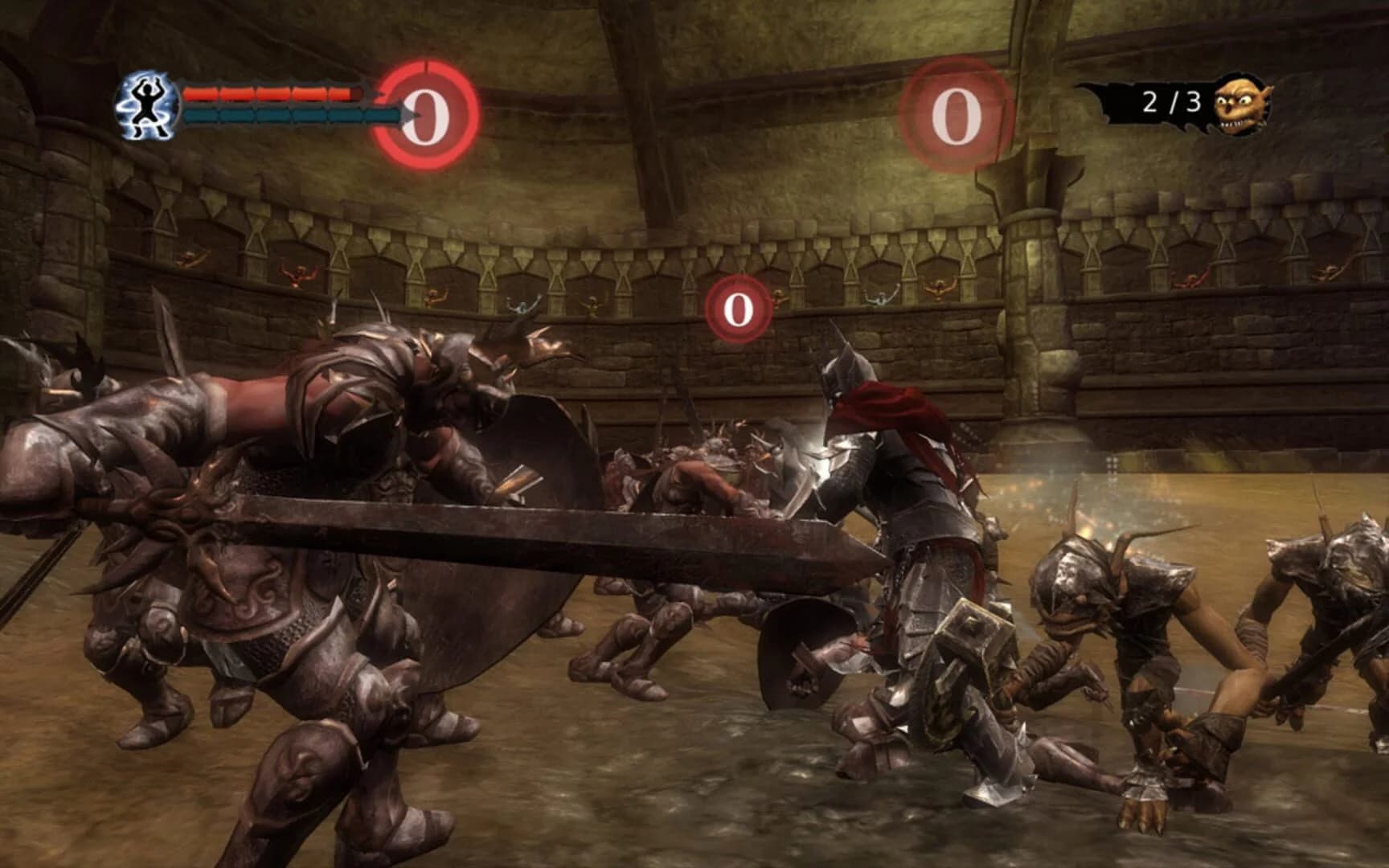Toggle the first red health bar segment
This screenshot has height=868, width=1389.
click(x=202, y=92)
